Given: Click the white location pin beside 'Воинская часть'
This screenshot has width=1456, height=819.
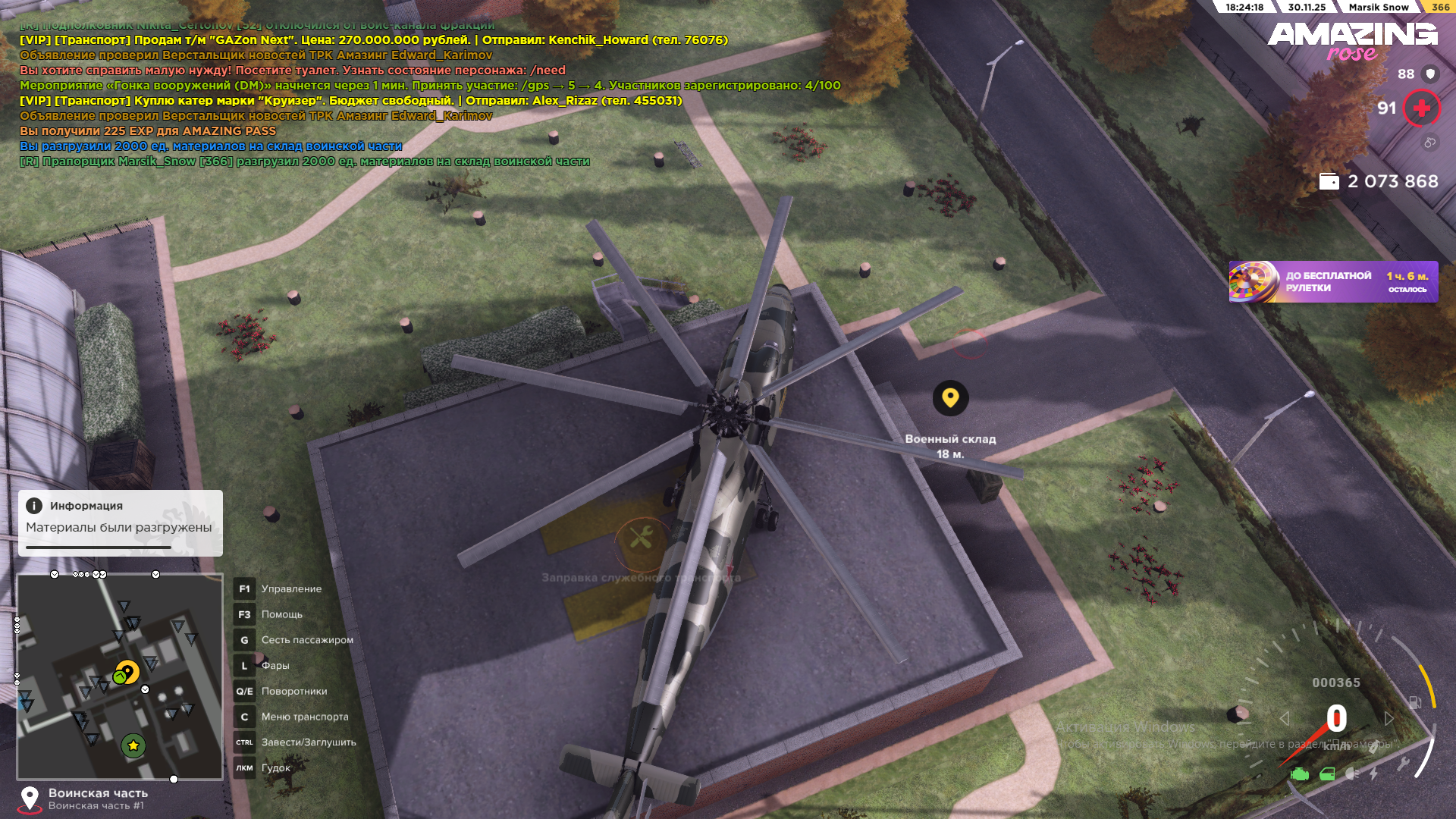Looking at the screenshot, I should [x=30, y=799].
